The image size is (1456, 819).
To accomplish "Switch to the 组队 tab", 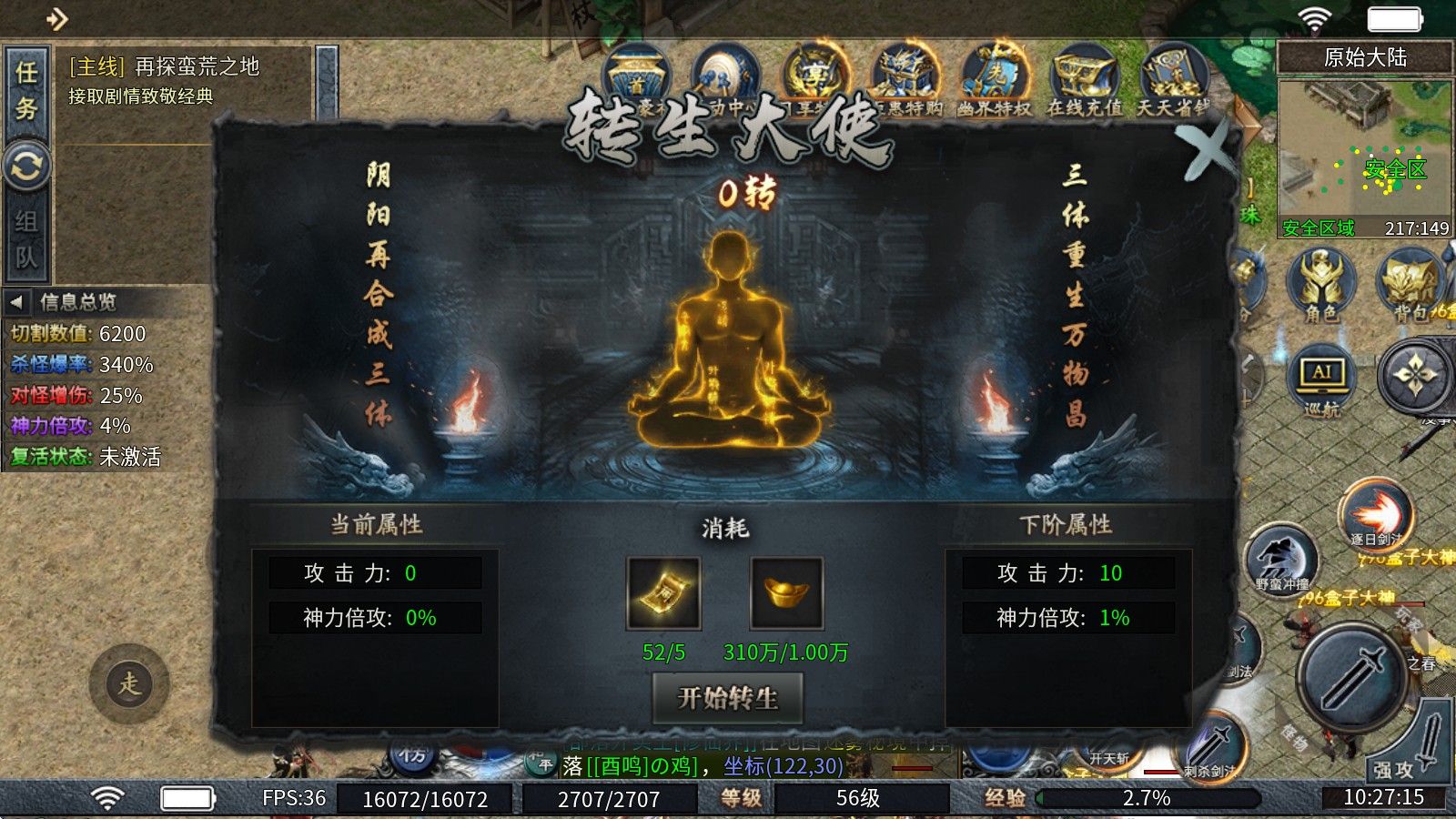I will (x=27, y=237).
